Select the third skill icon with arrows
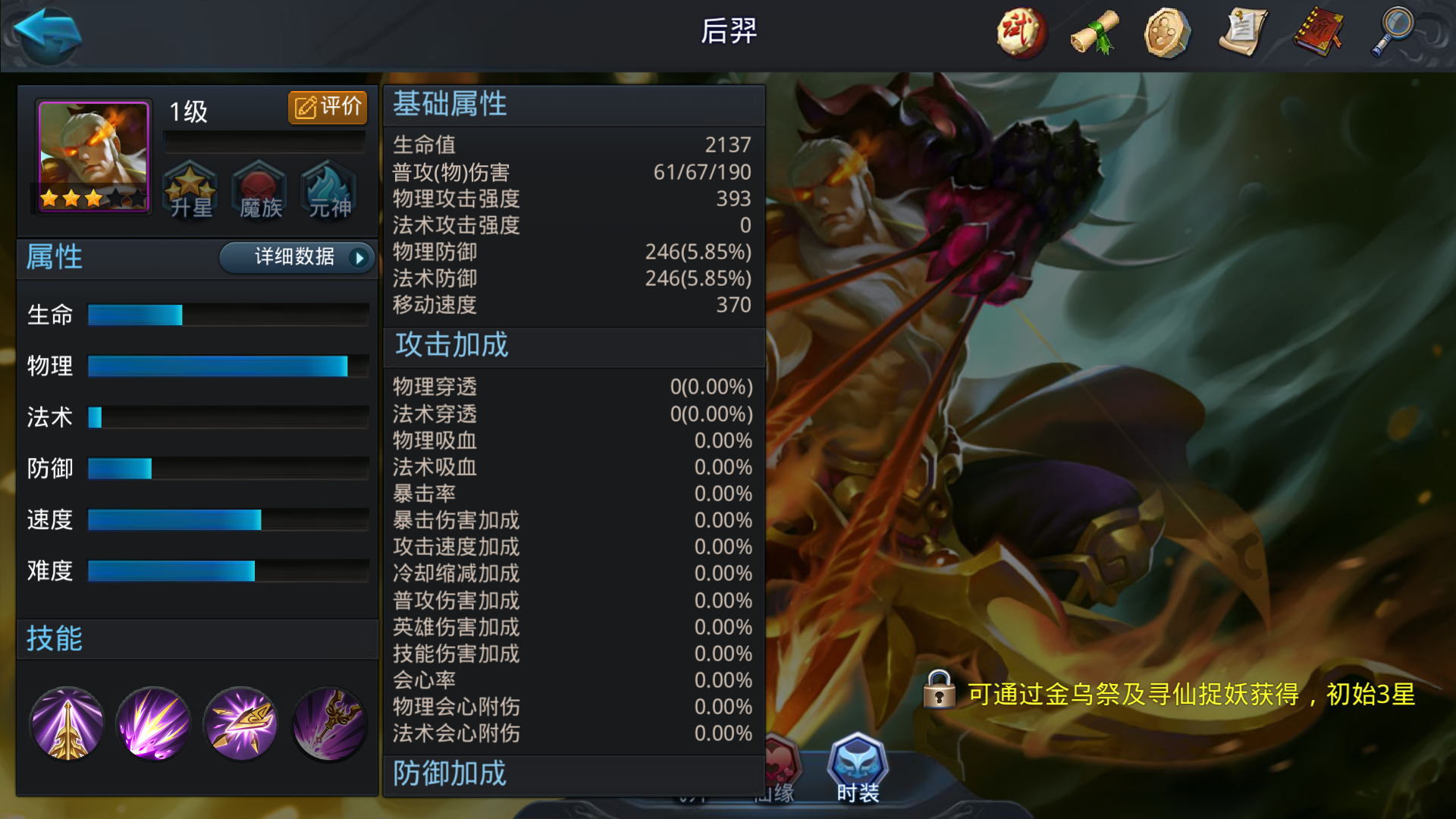The height and width of the screenshot is (819, 1456). (x=241, y=723)
